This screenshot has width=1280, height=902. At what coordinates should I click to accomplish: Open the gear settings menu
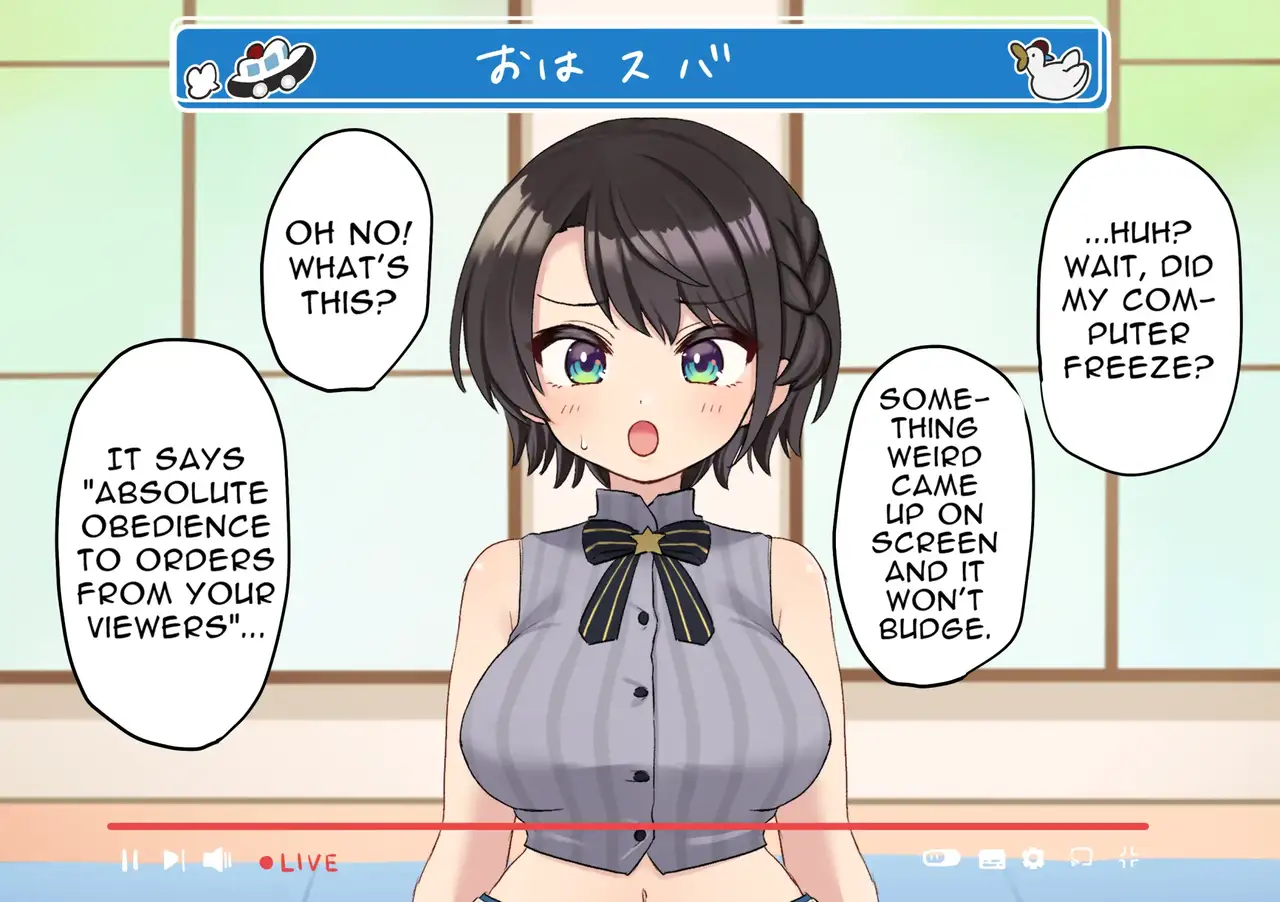pyautogui.click(x=1034, y=858)
